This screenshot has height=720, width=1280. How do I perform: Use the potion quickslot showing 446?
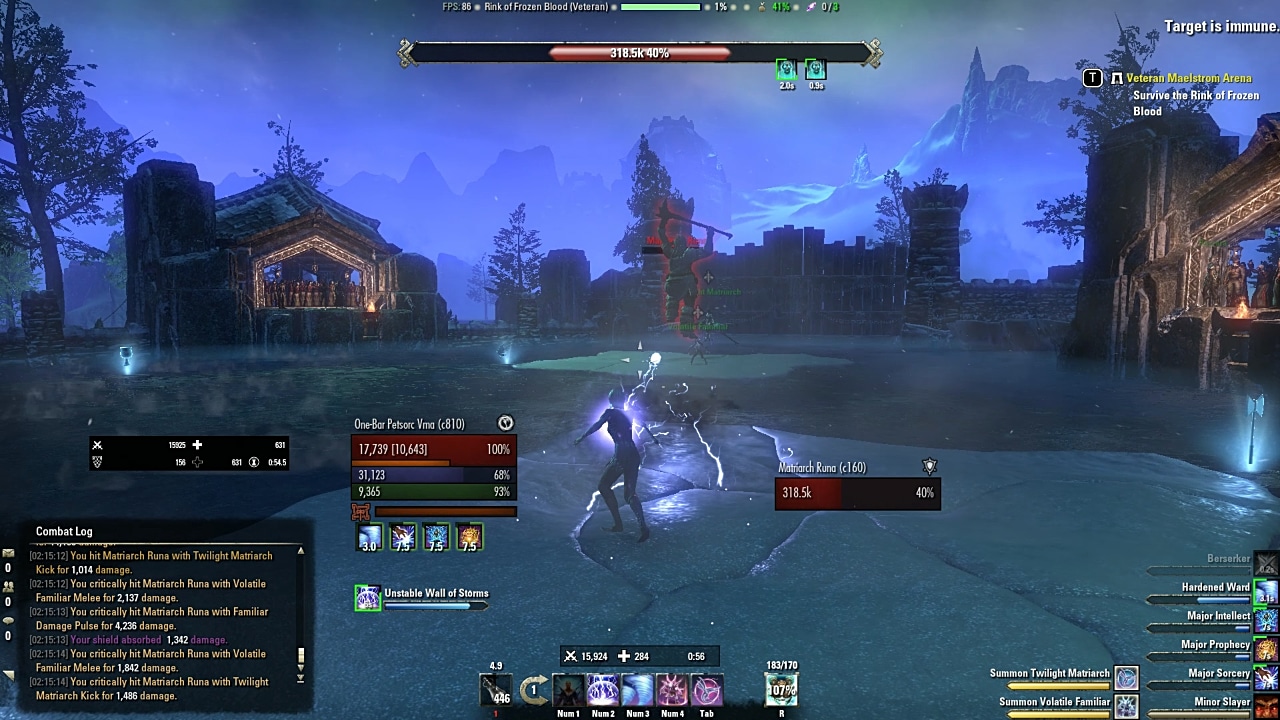(x=495, y=690)
